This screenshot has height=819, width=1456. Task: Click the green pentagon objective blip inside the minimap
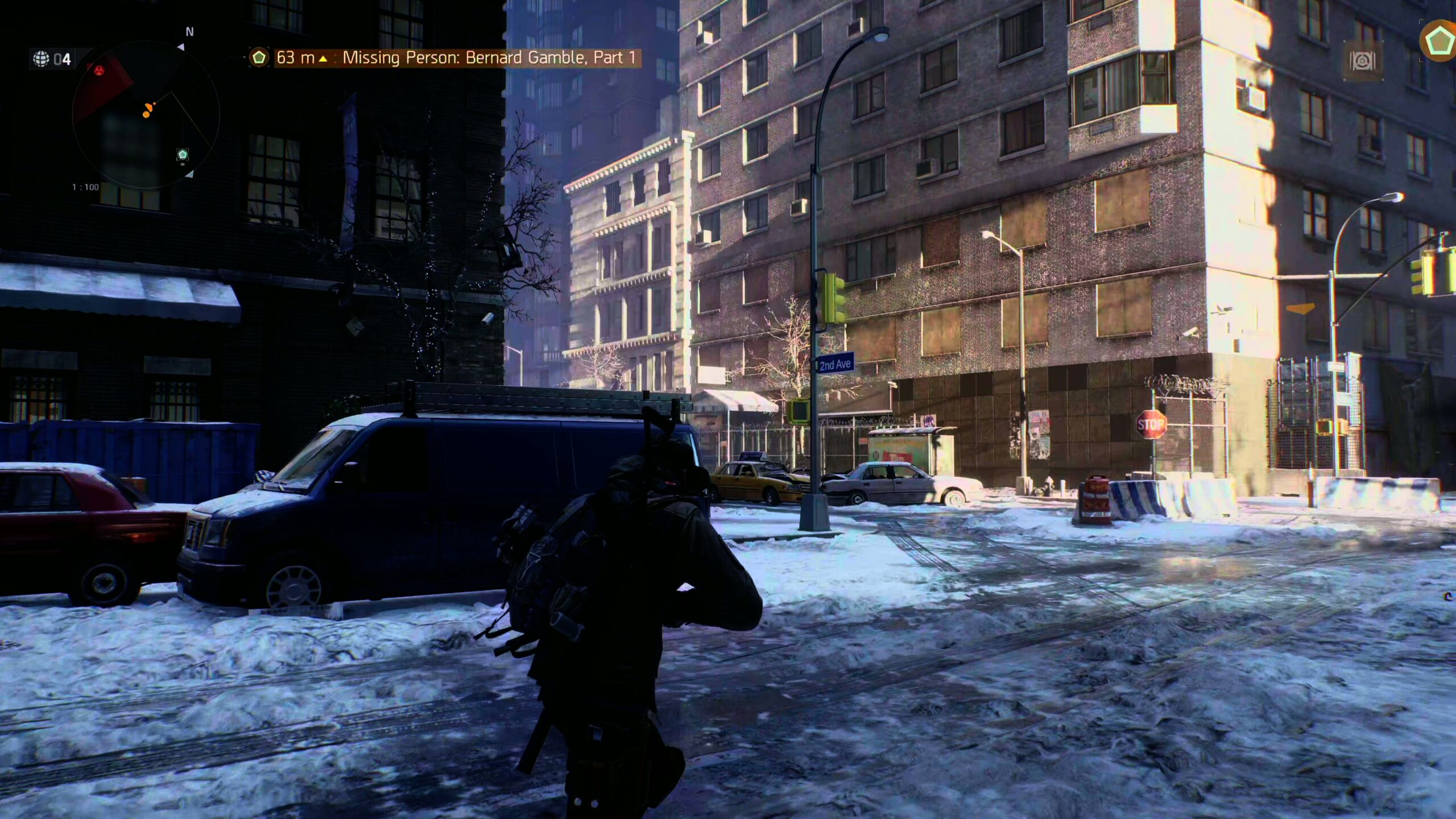182,154
